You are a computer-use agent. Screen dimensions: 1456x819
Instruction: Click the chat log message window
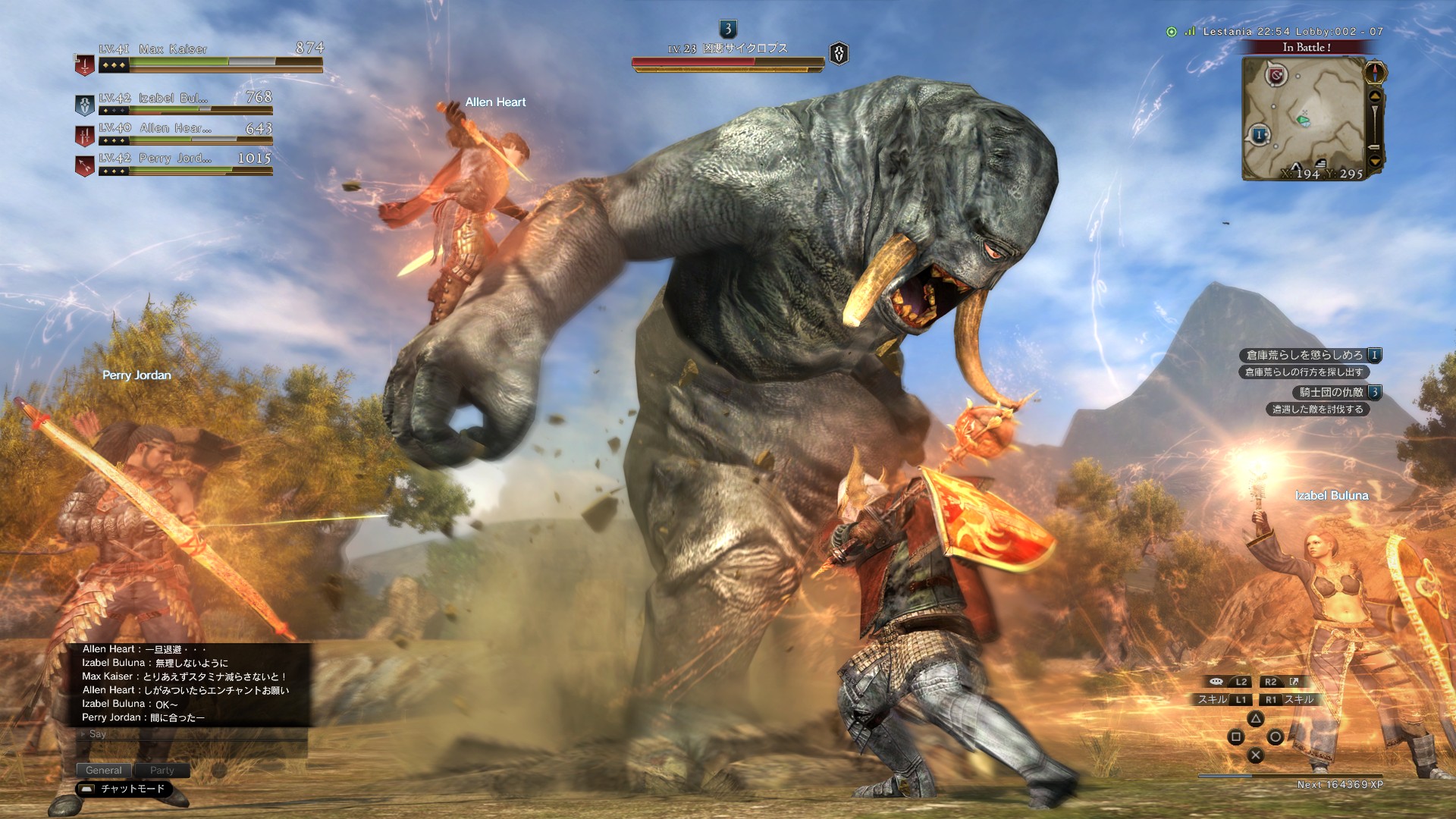coord(190,683)
